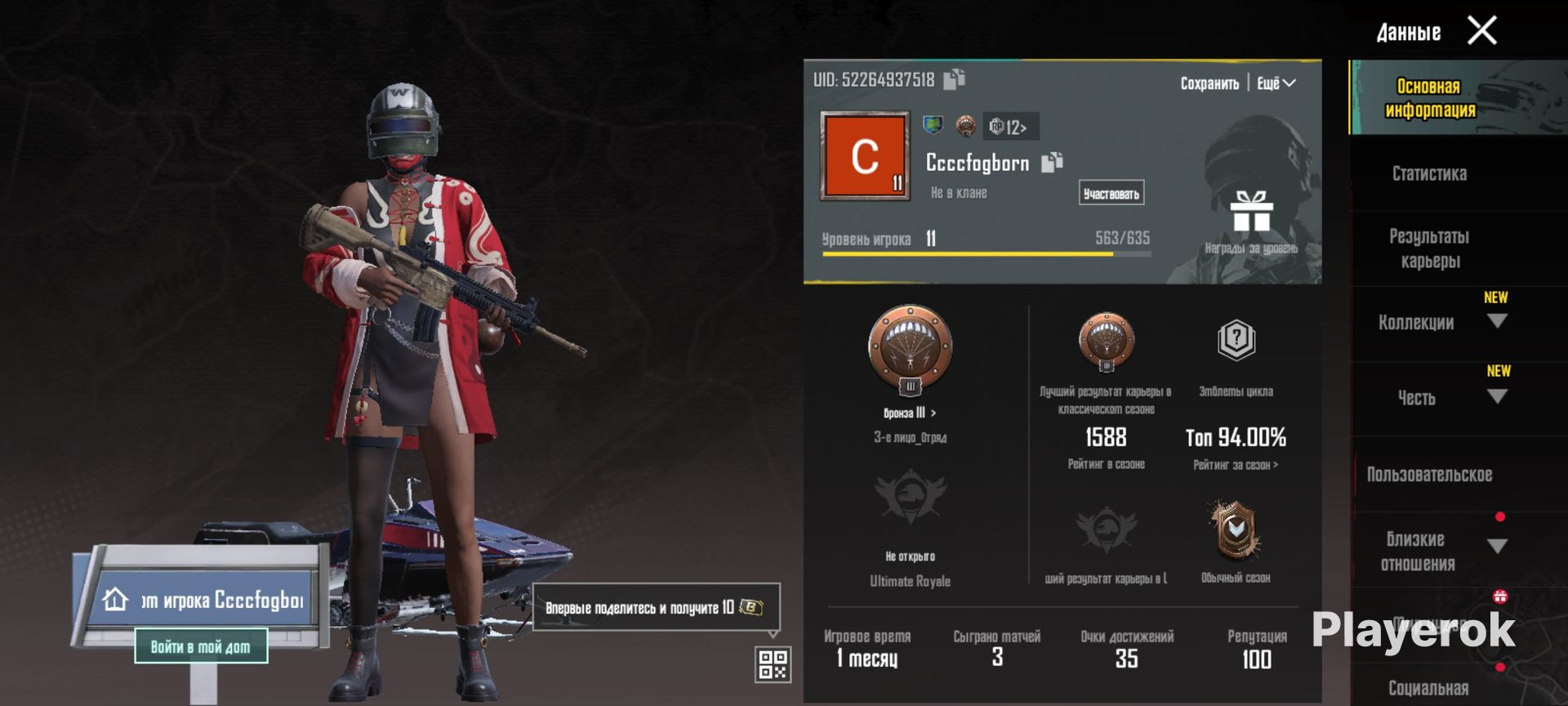This screenshot has height=706, width=1568.
Task: Open the Бронза III rank details
Action: coord(910,413)
